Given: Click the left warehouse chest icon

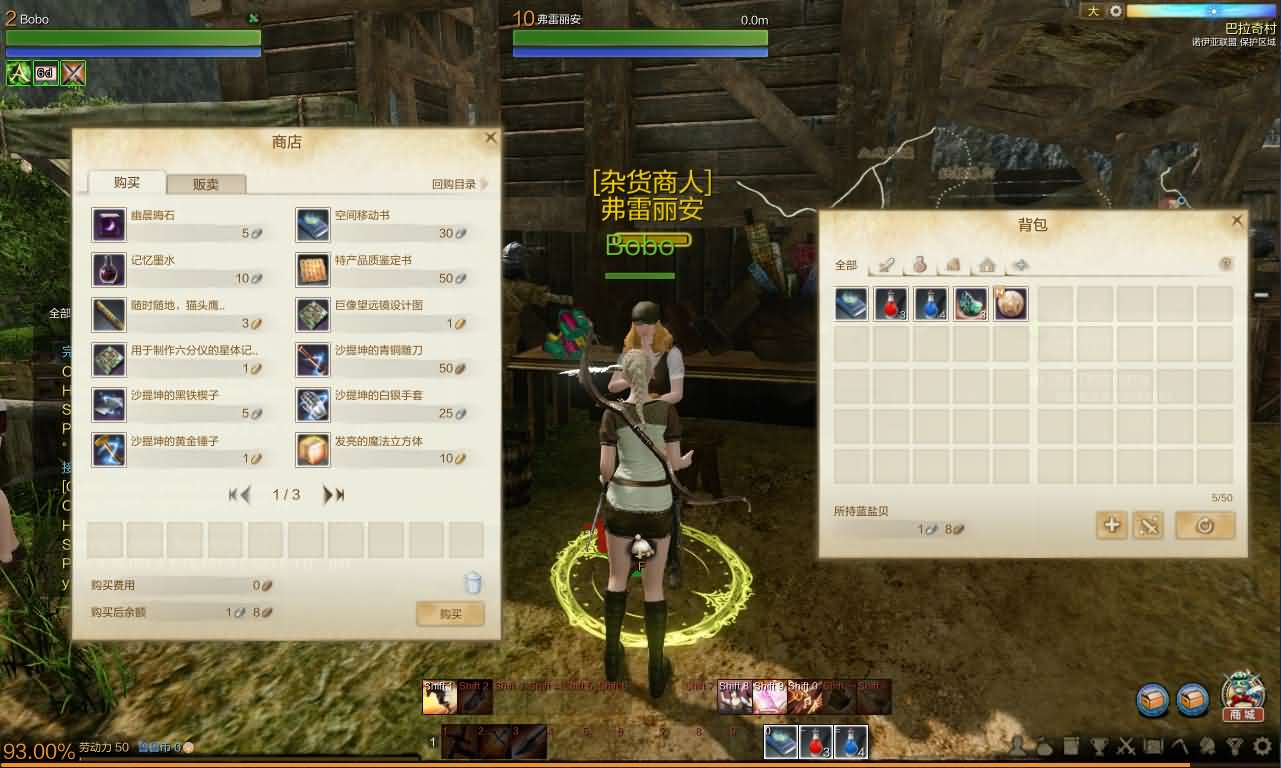Looking at the screenshot, I should [x=1151, y=700].
